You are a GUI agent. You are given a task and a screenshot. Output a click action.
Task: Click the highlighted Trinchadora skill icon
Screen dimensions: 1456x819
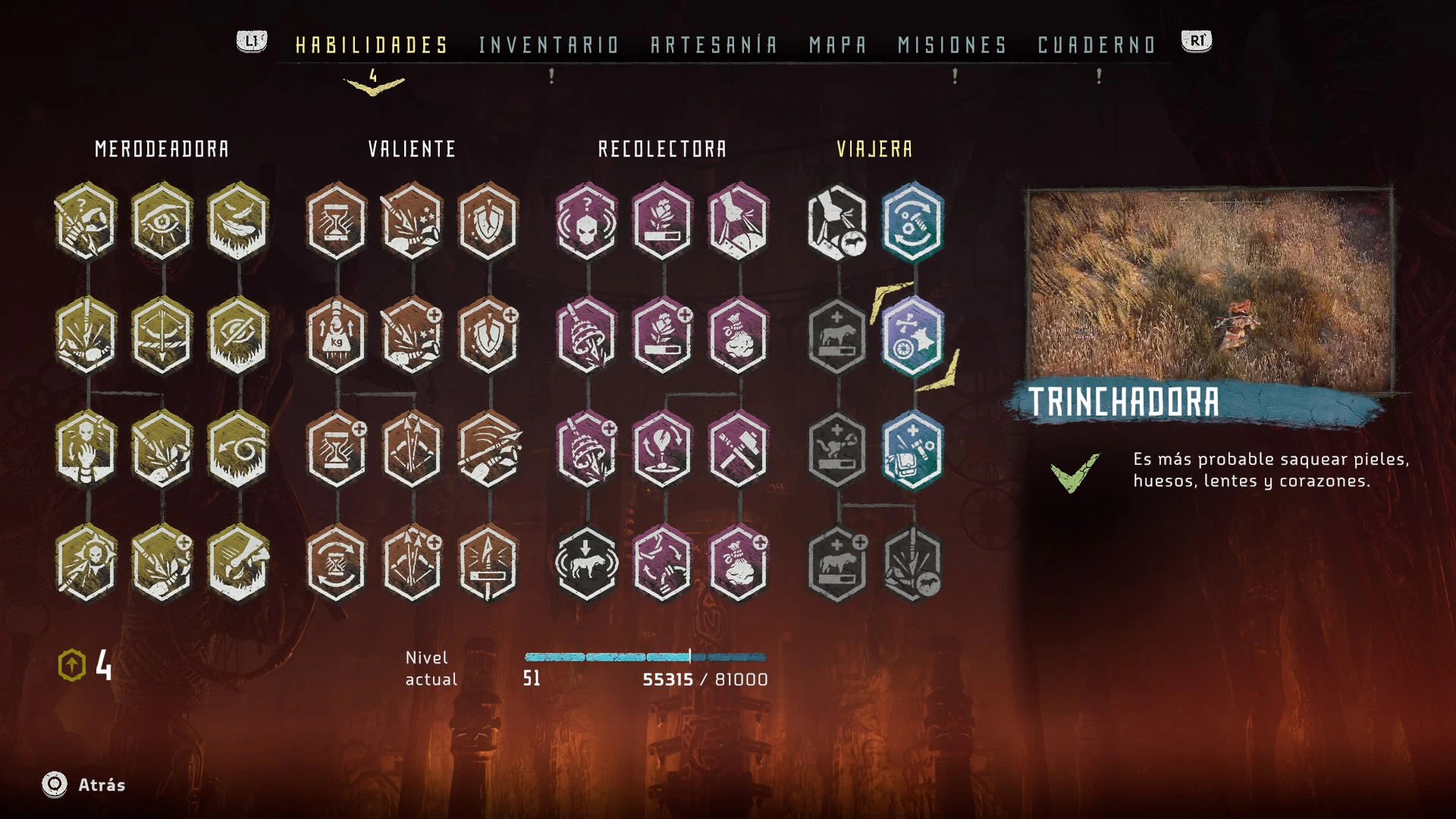[x=913, y=336]
